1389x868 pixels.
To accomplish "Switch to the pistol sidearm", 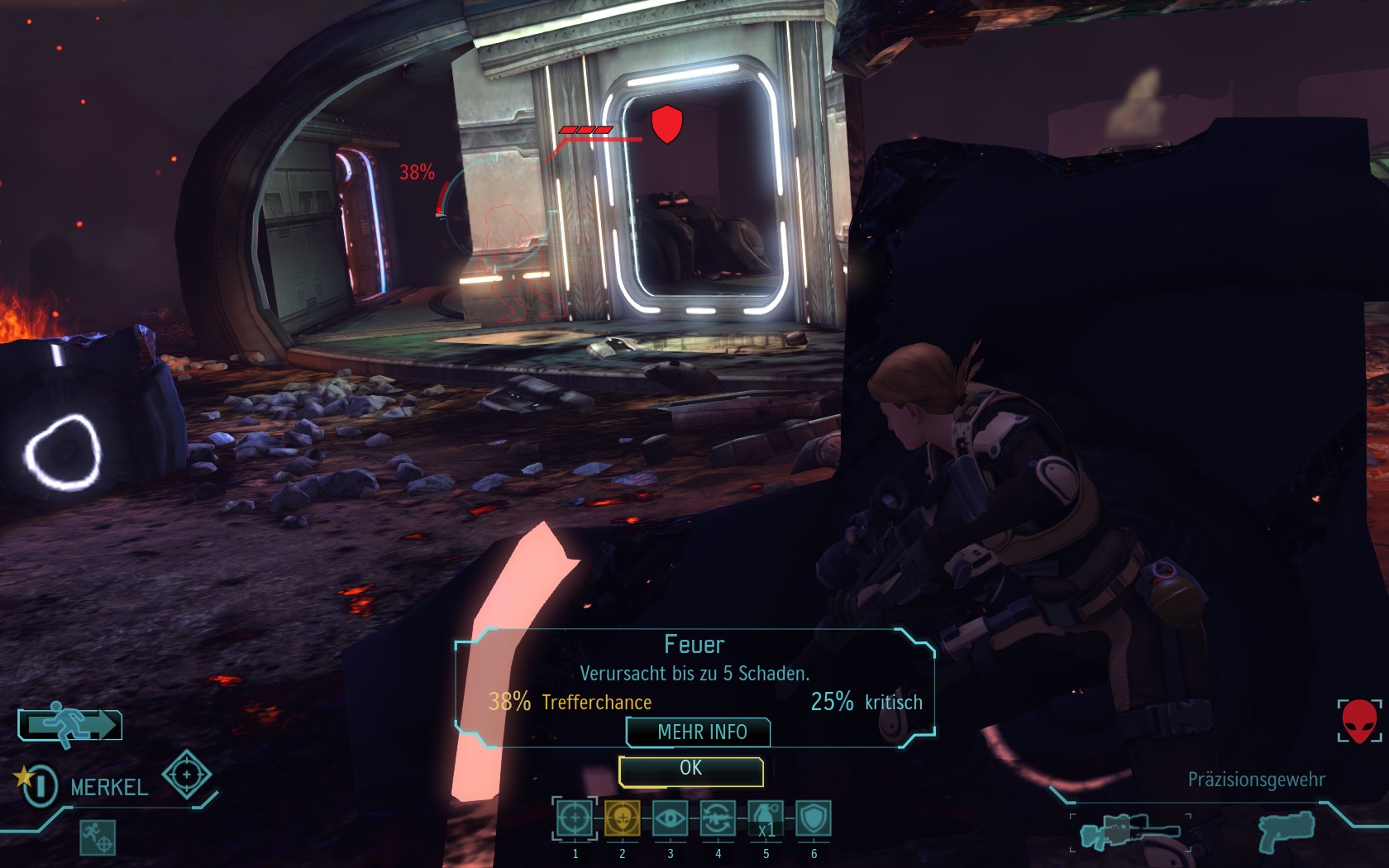I will coord(1286,830).
